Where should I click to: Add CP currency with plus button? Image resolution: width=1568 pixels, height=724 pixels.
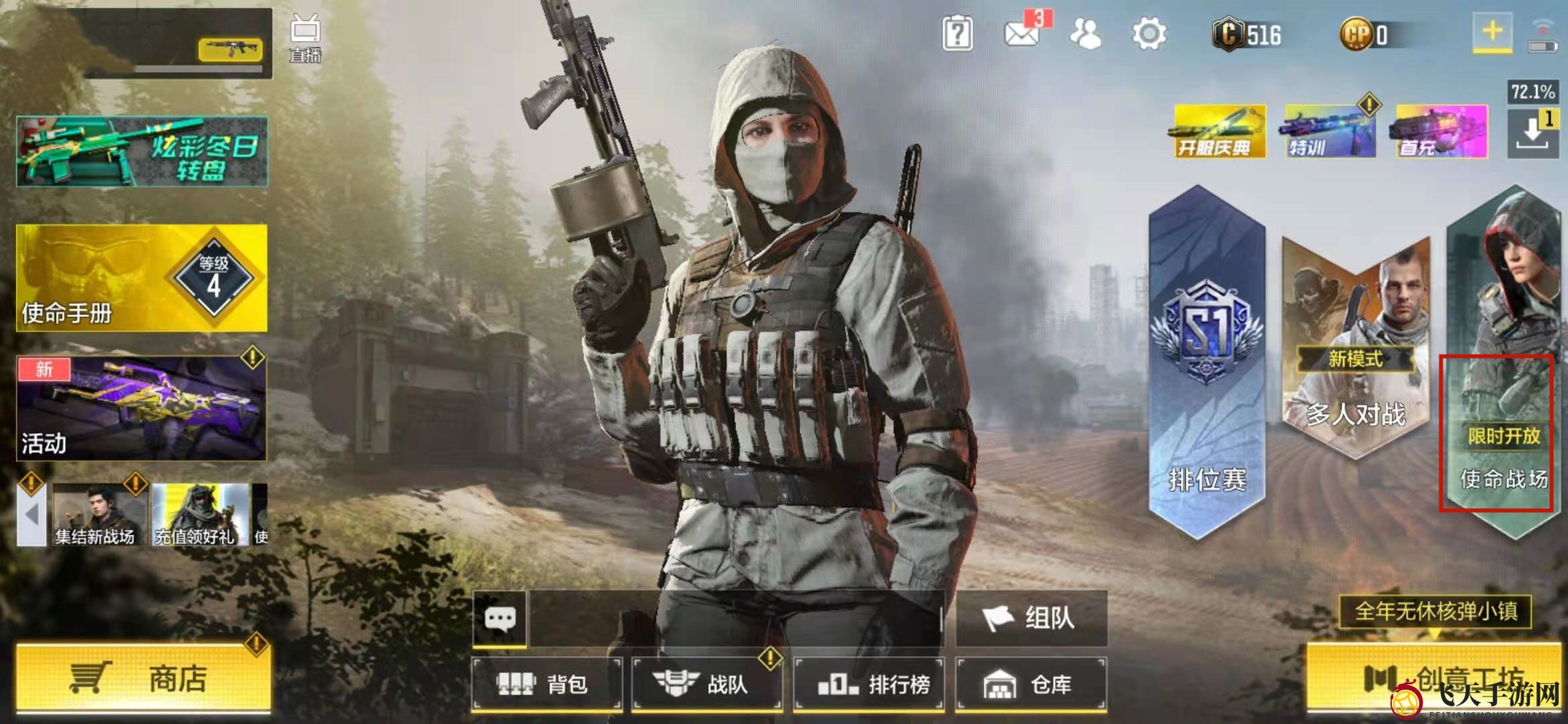pyautogui.click(x=1492, y=32)
